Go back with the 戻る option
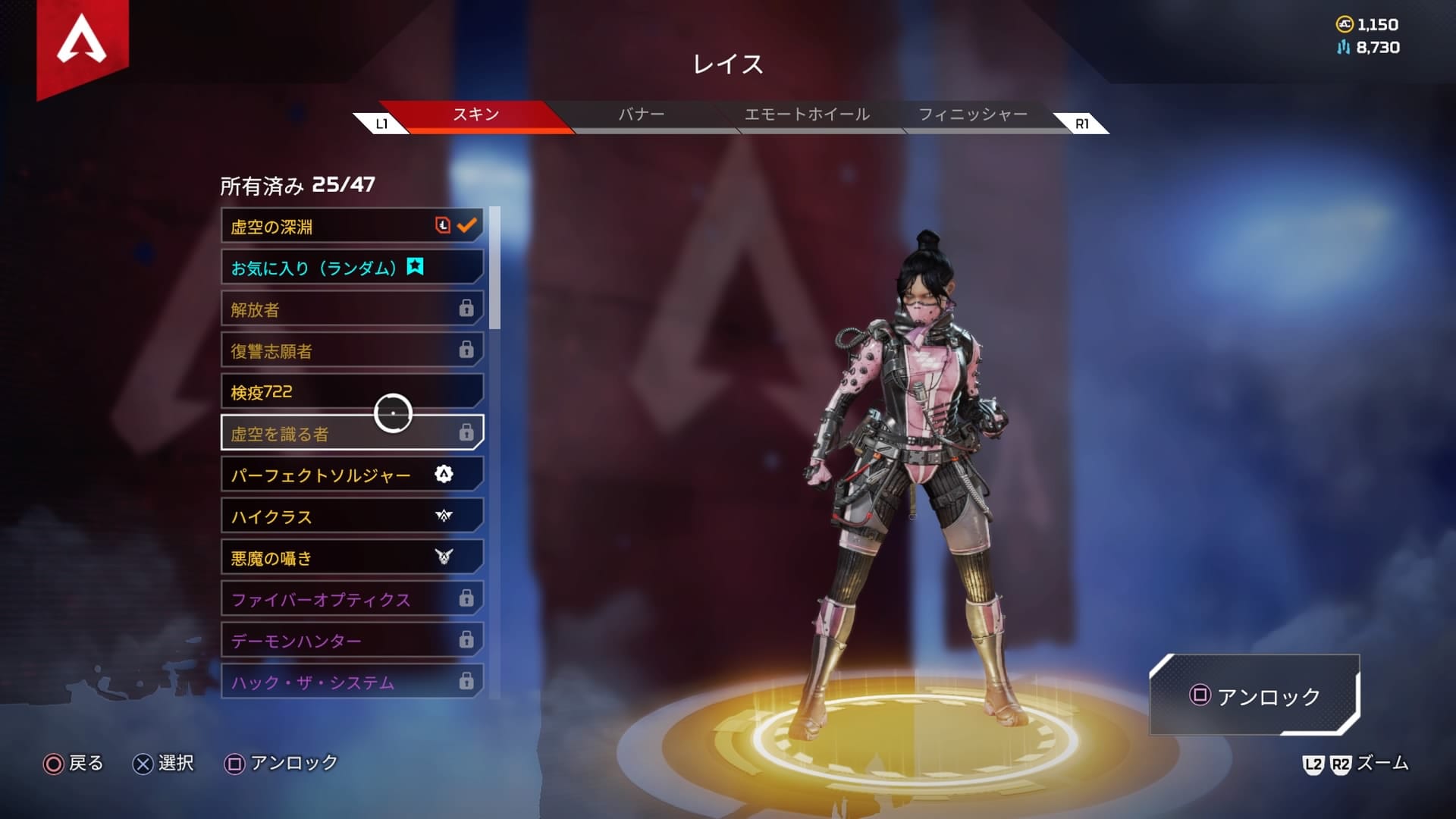1456x819 pixels. tap(74, 763)
